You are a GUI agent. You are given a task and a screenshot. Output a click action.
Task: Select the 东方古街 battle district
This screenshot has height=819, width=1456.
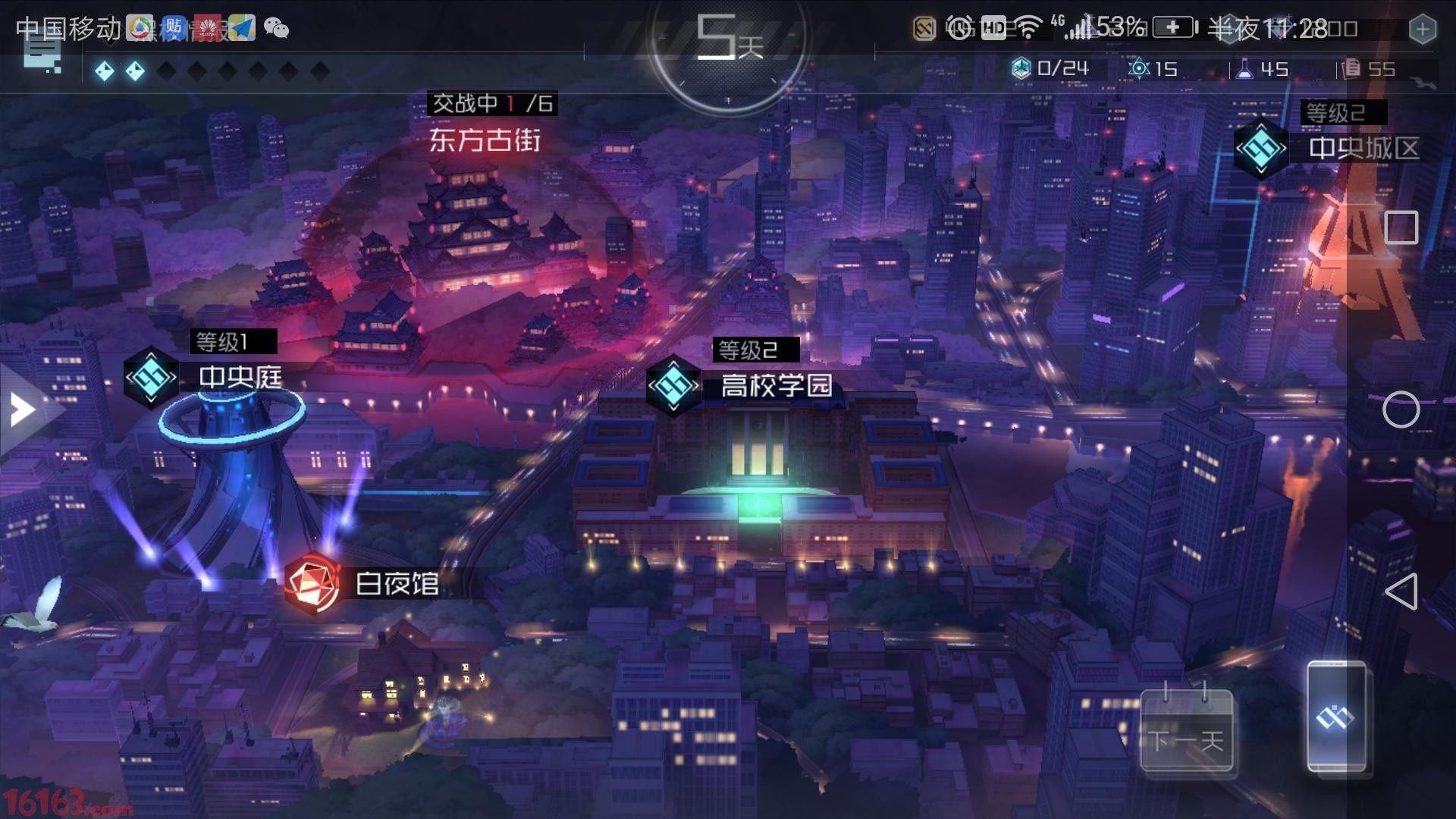[485, 140]
